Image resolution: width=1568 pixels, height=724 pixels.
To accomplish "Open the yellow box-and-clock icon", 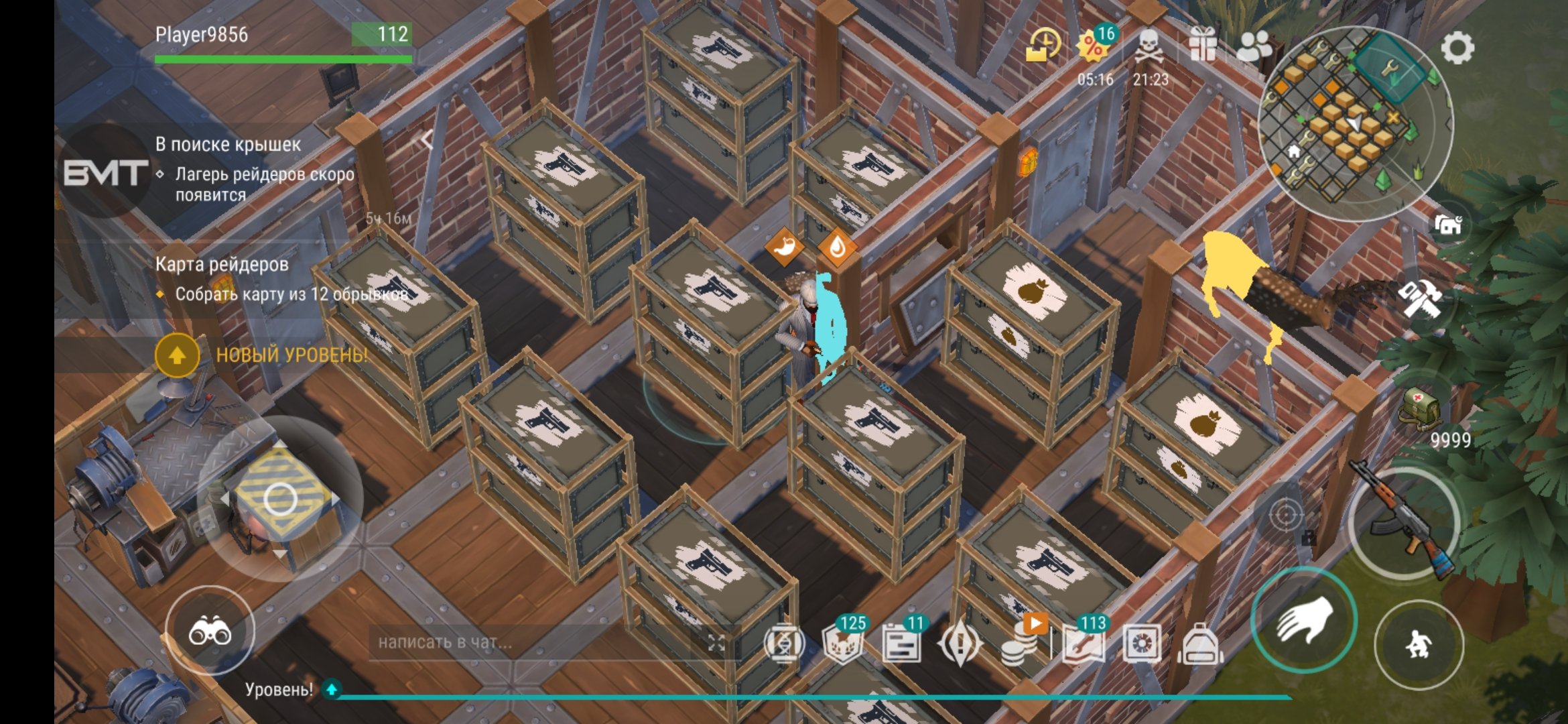I will click(1043, 46).
